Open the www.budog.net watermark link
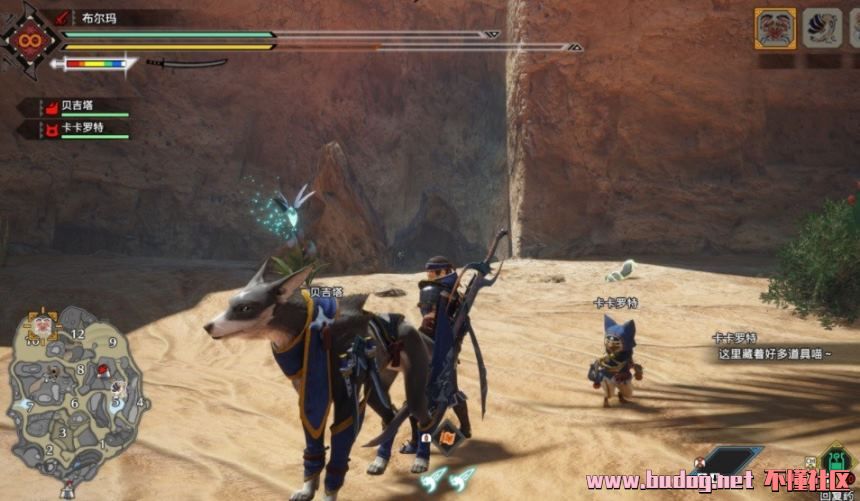The width and height of the screenshot is (860, 501). tap(670, 481)
